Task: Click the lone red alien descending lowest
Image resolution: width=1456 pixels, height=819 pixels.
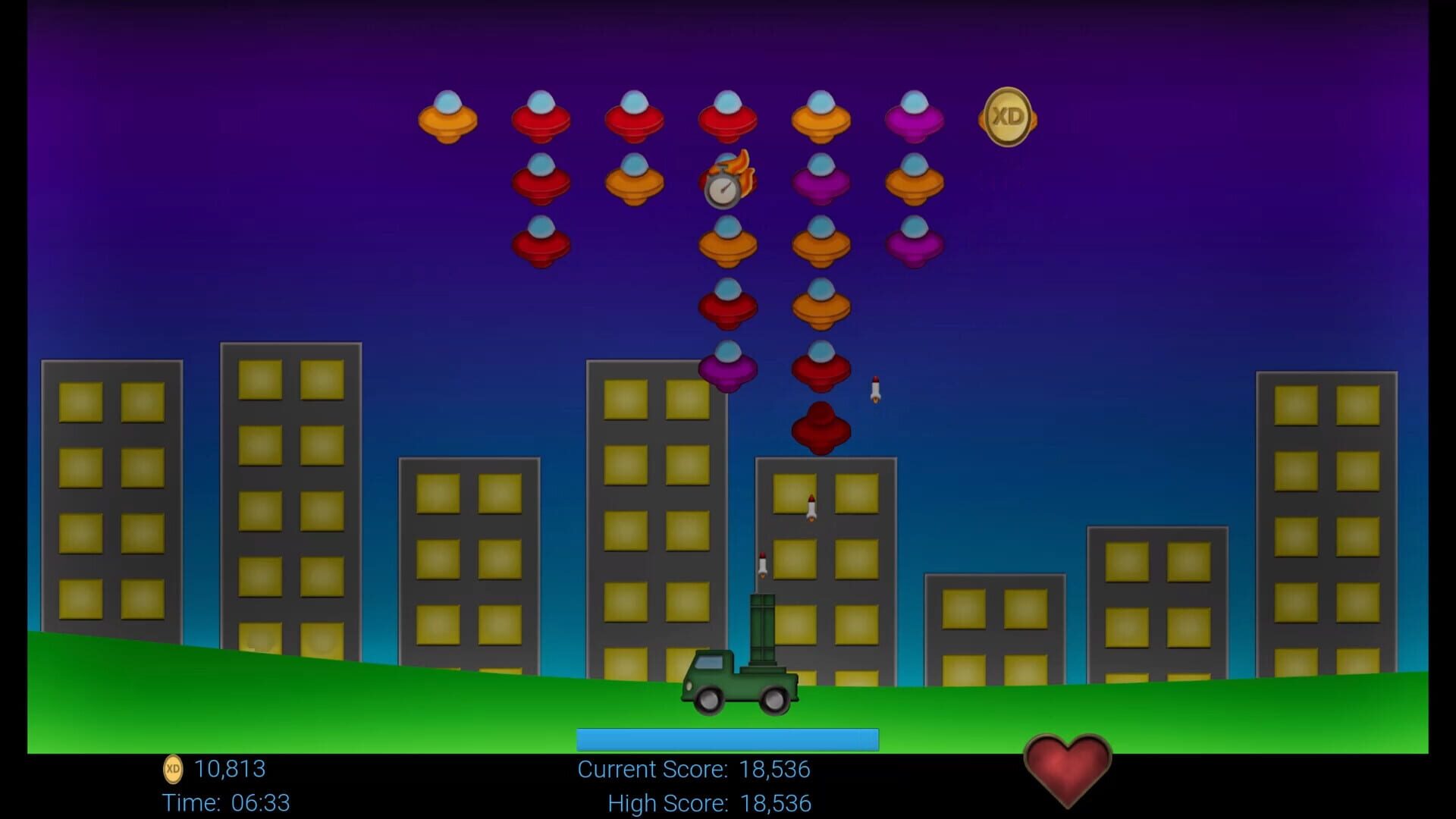Action: pos(823,428)
